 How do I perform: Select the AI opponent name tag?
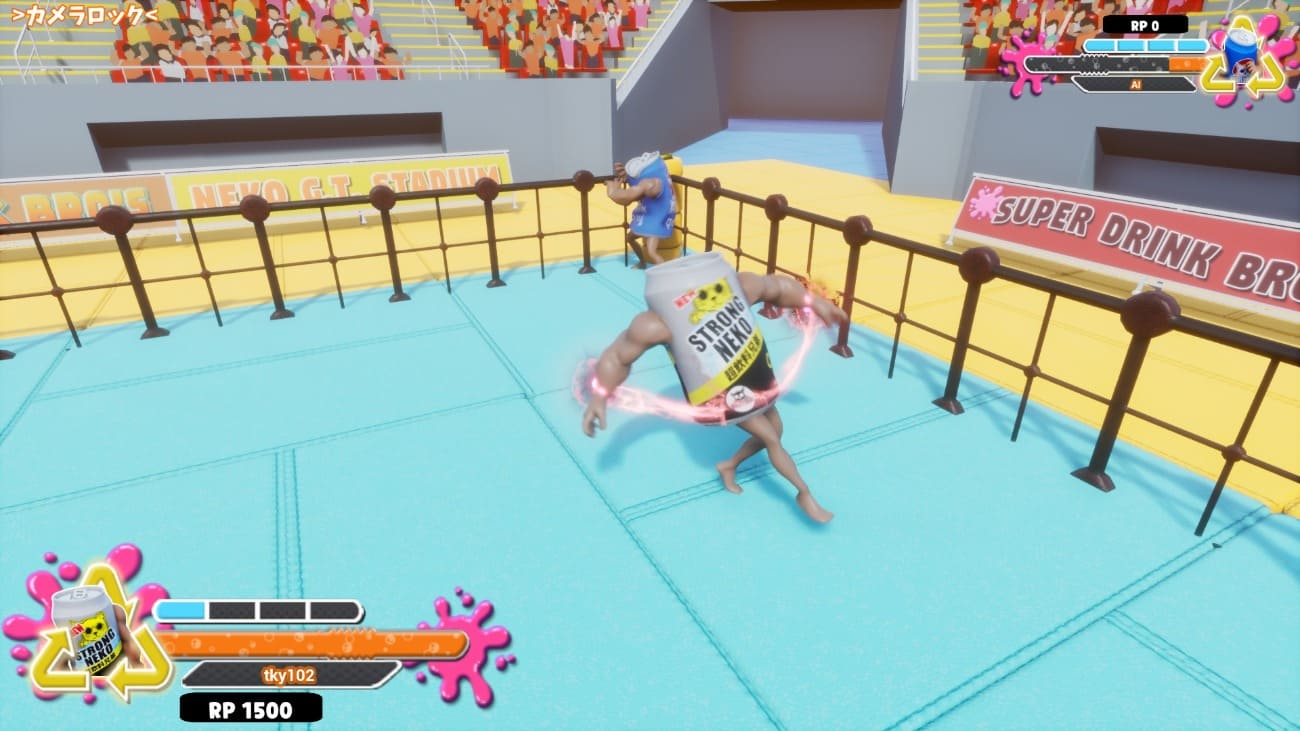[x=1135, y=85]
